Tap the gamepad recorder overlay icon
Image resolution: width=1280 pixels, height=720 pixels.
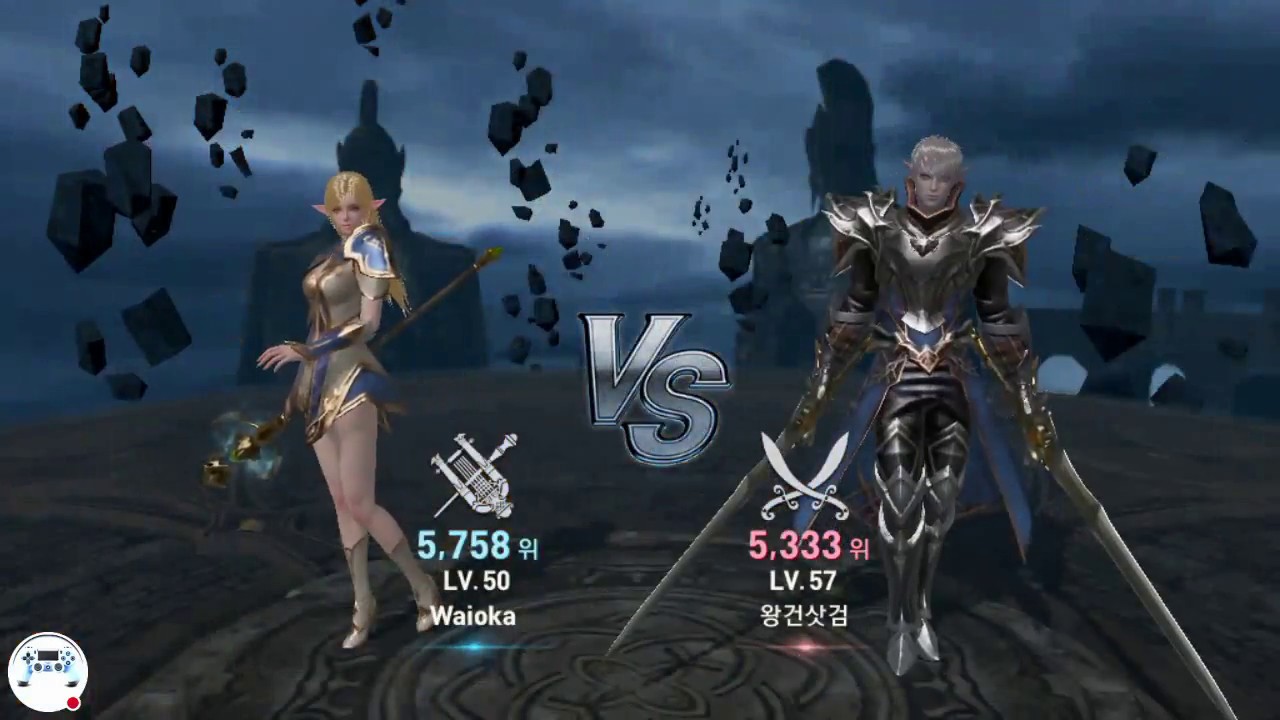click(46, 670)
